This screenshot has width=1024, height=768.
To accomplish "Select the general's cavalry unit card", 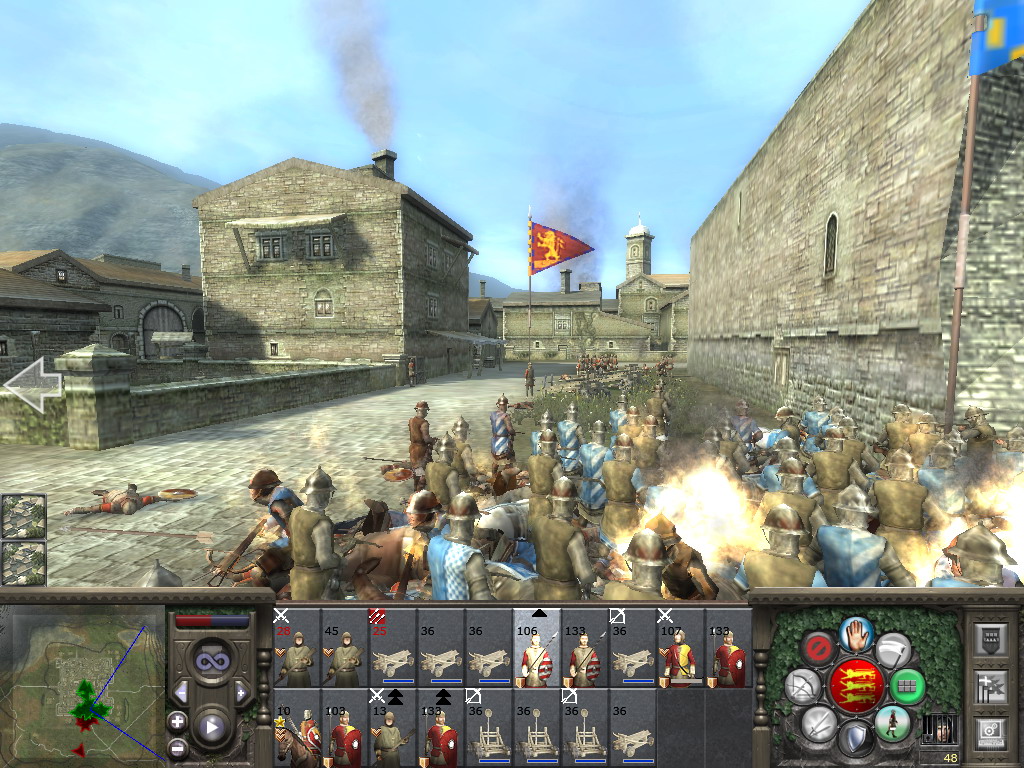I will [296, 727].
